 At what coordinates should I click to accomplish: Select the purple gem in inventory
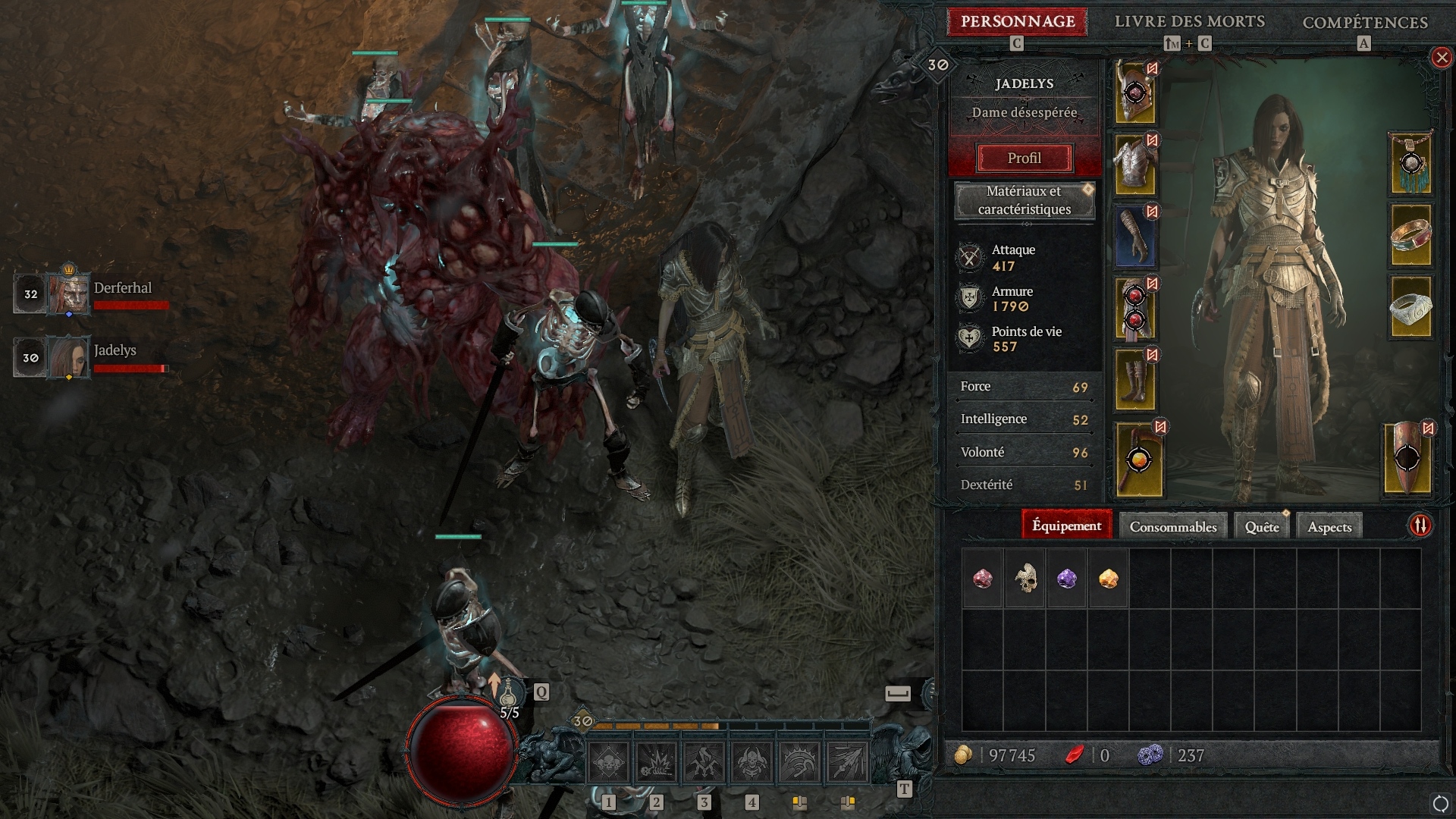pyautogui.click(x=1066, y=579)
